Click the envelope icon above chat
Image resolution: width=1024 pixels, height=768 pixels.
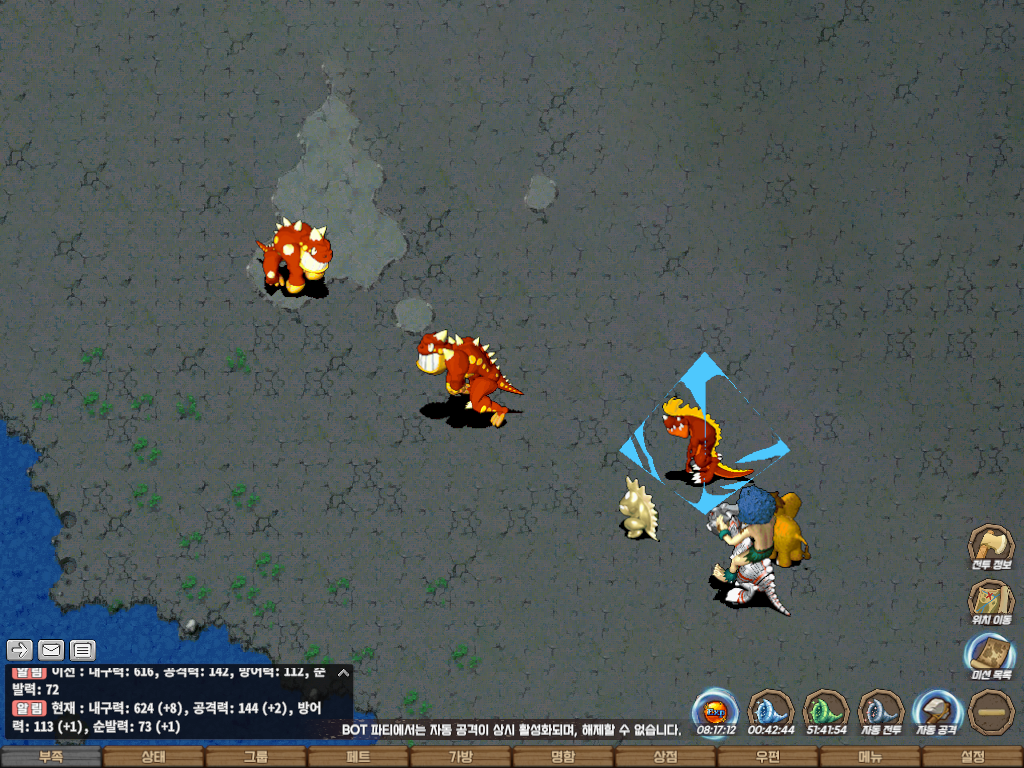point(50,650)
